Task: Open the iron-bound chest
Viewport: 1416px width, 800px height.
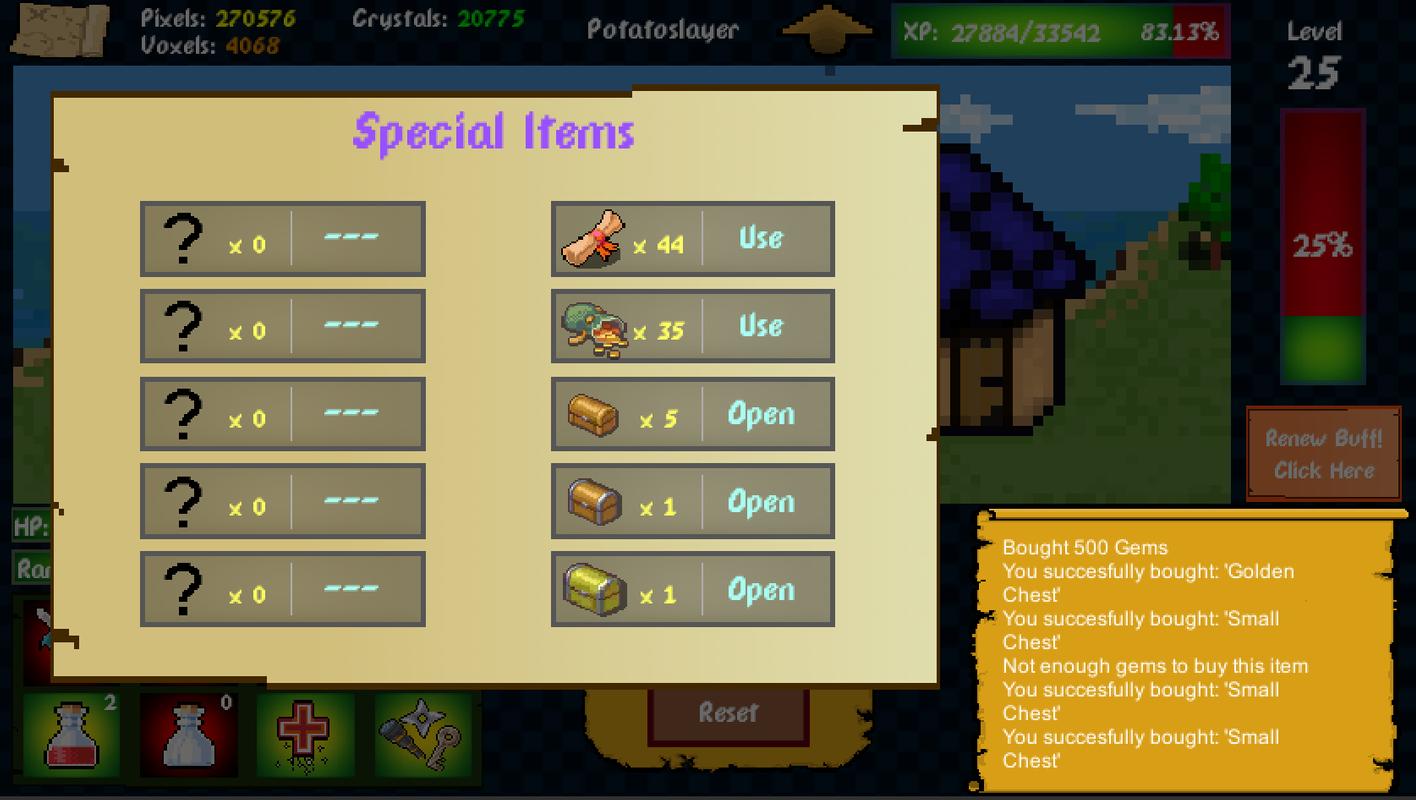Action: [761, 503]
